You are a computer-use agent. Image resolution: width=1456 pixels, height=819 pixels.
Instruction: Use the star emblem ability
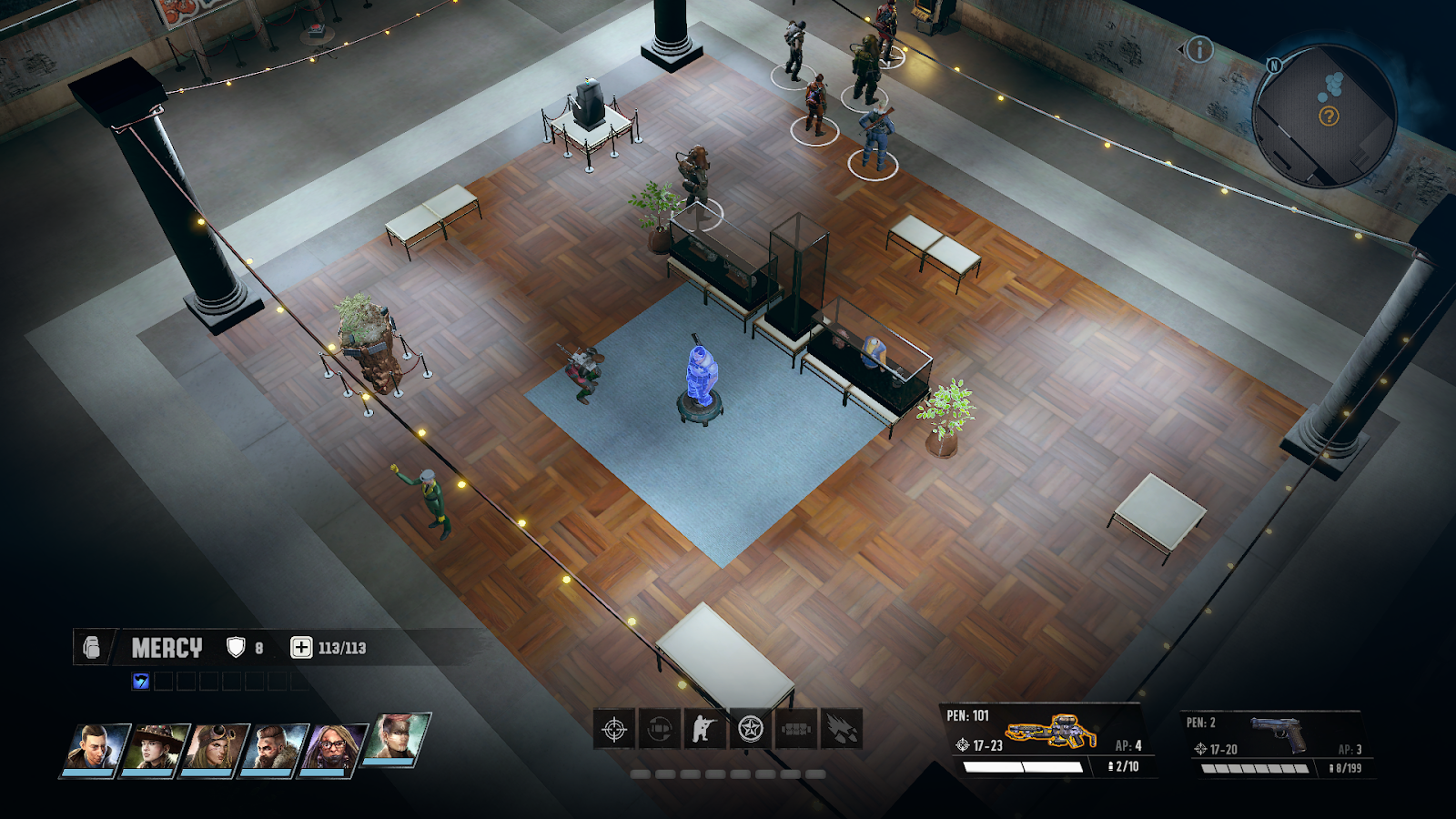pyautogui.click(x=751, y=729)
